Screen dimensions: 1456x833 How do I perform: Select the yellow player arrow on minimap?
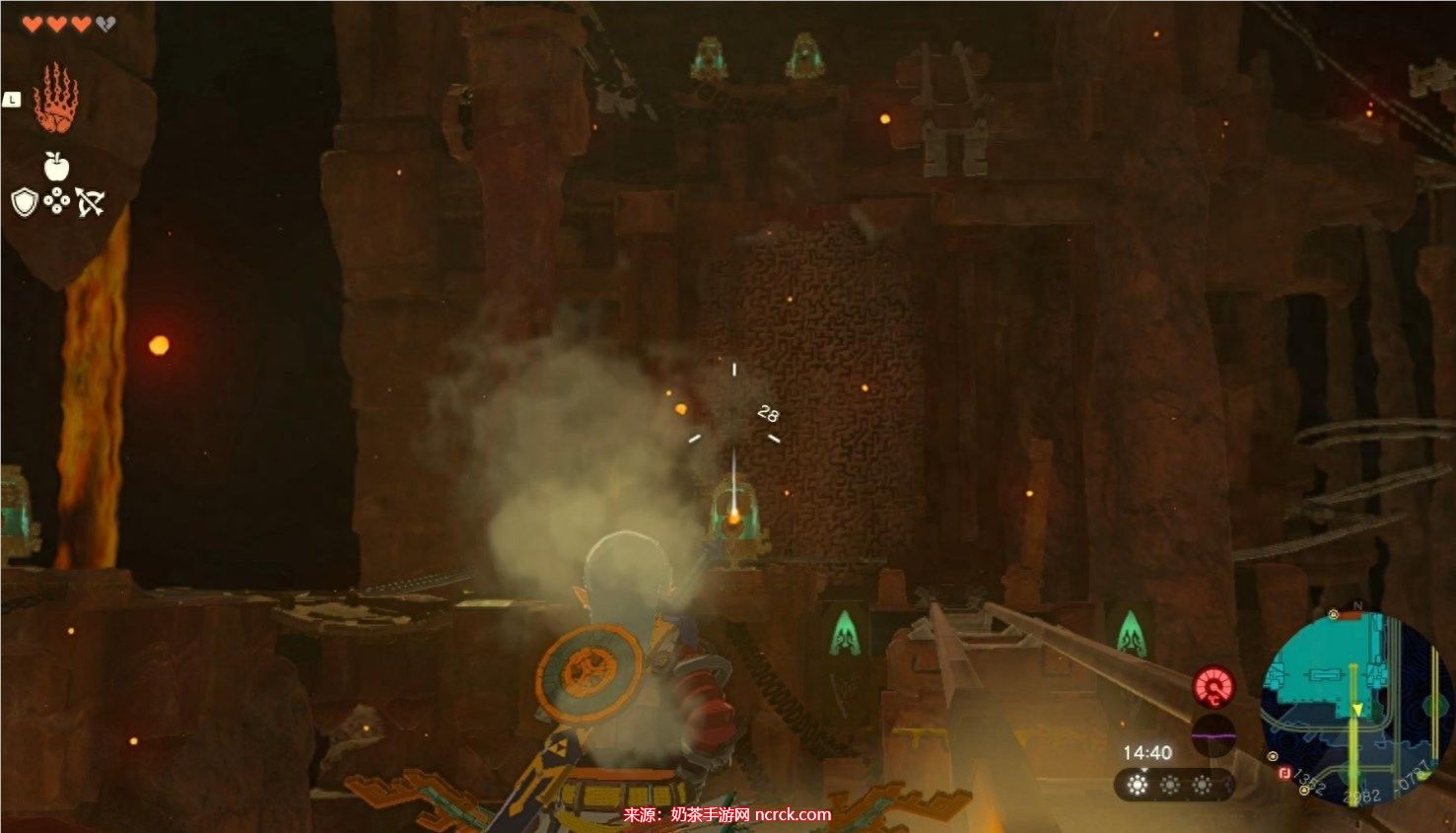[x=1355, y=710]
